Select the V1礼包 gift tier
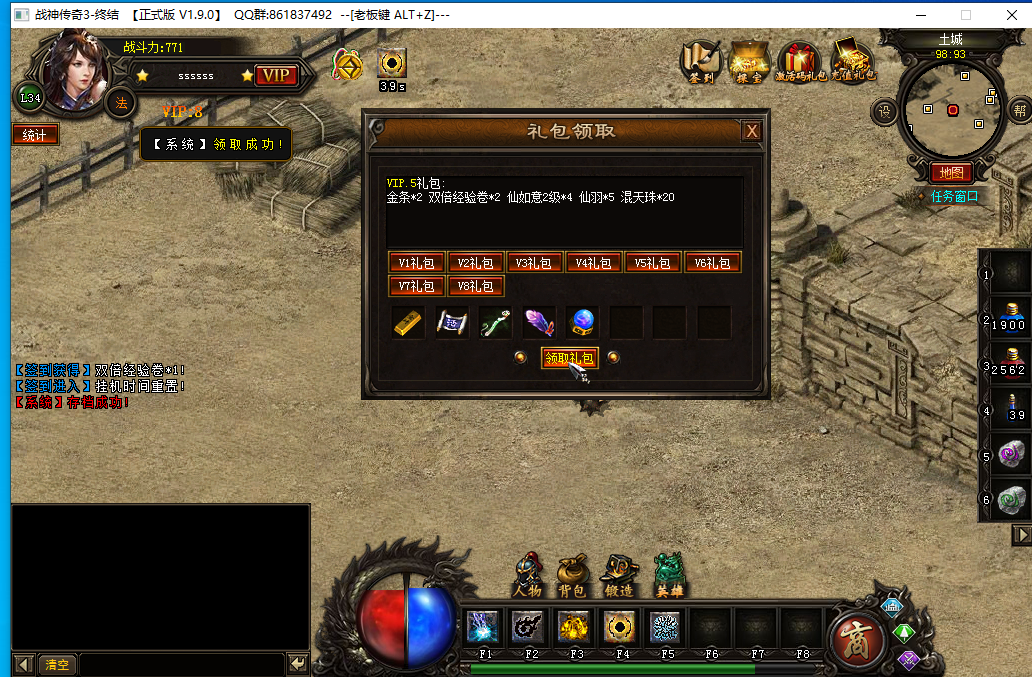Image resolution: width=1032 pixels, height=677 pixels. click(417, 263)
